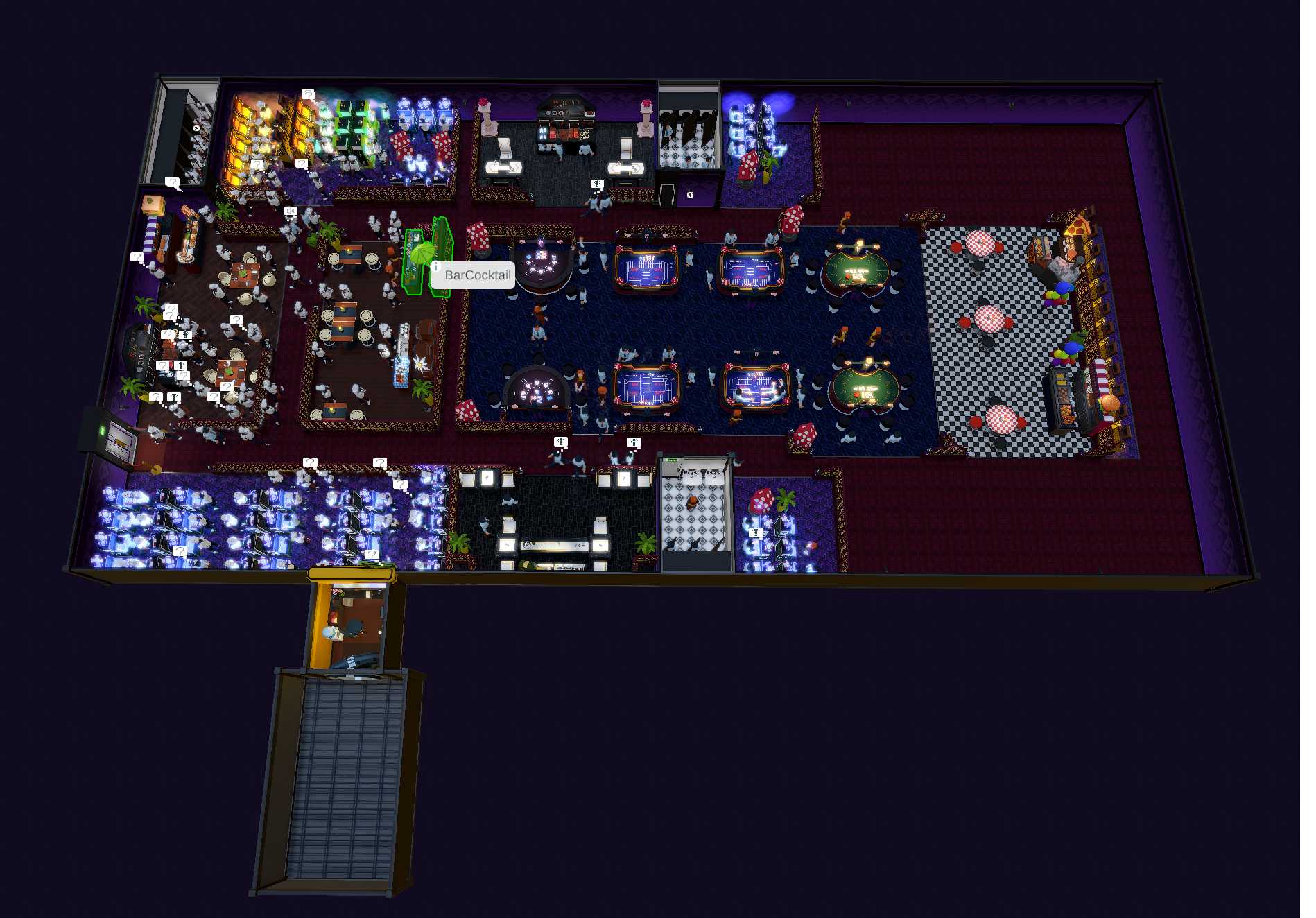Screen dimensions: 1316x918
Task: Click a question-mark thought bubble in the restaurant area
Action: (236, 318)
